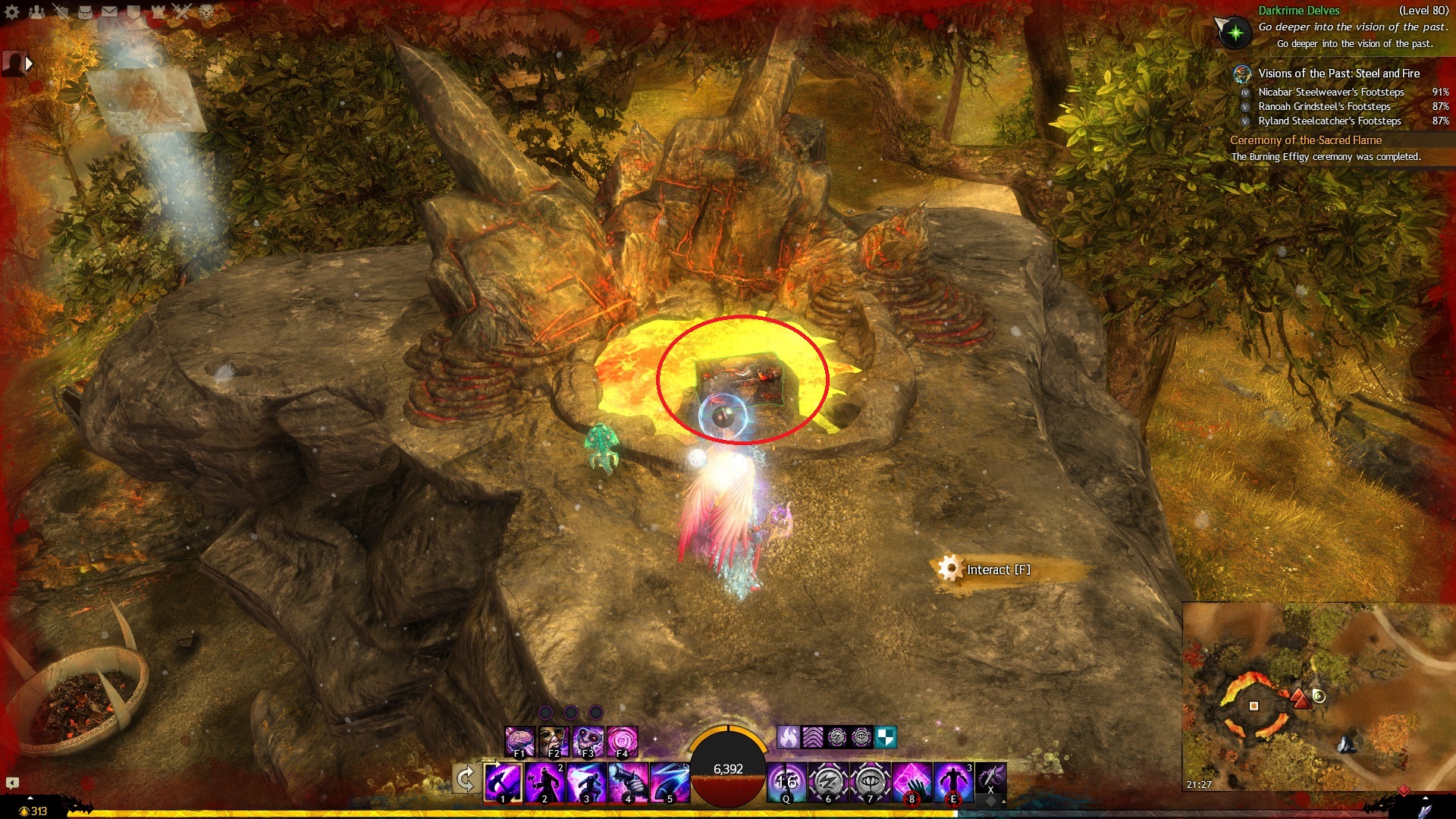
Task: Open the World vs World castle icon
Action: click(x=158, y=11)
